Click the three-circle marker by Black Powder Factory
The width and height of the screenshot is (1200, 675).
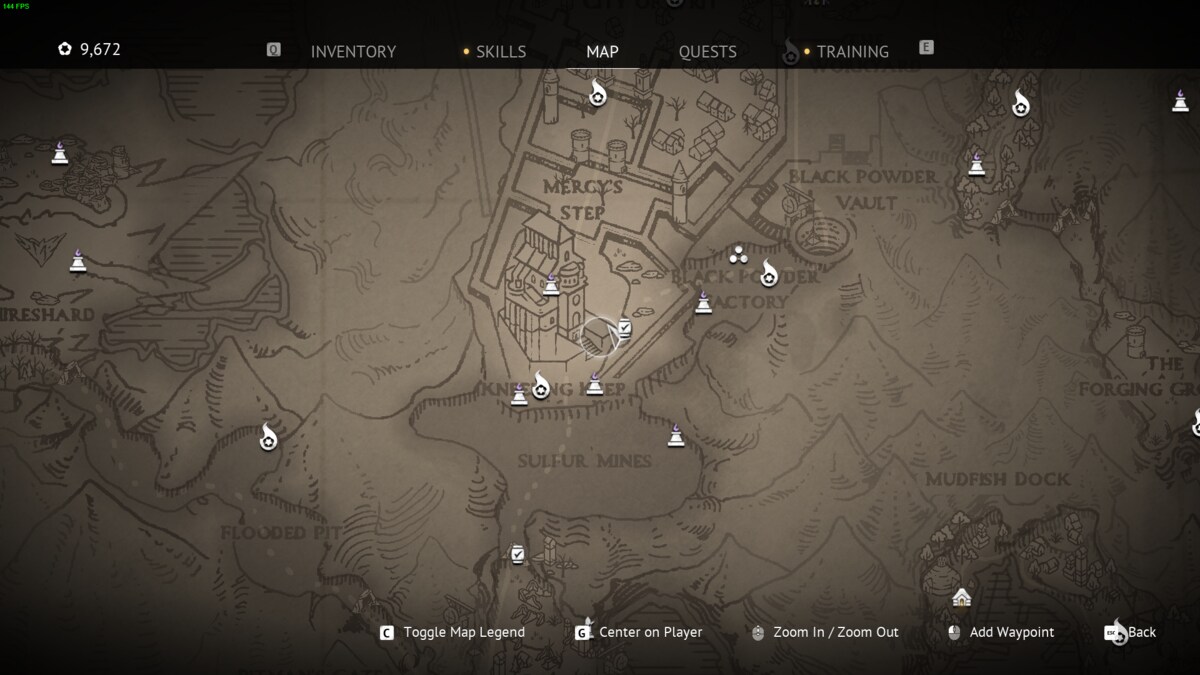tap(739, 254)
